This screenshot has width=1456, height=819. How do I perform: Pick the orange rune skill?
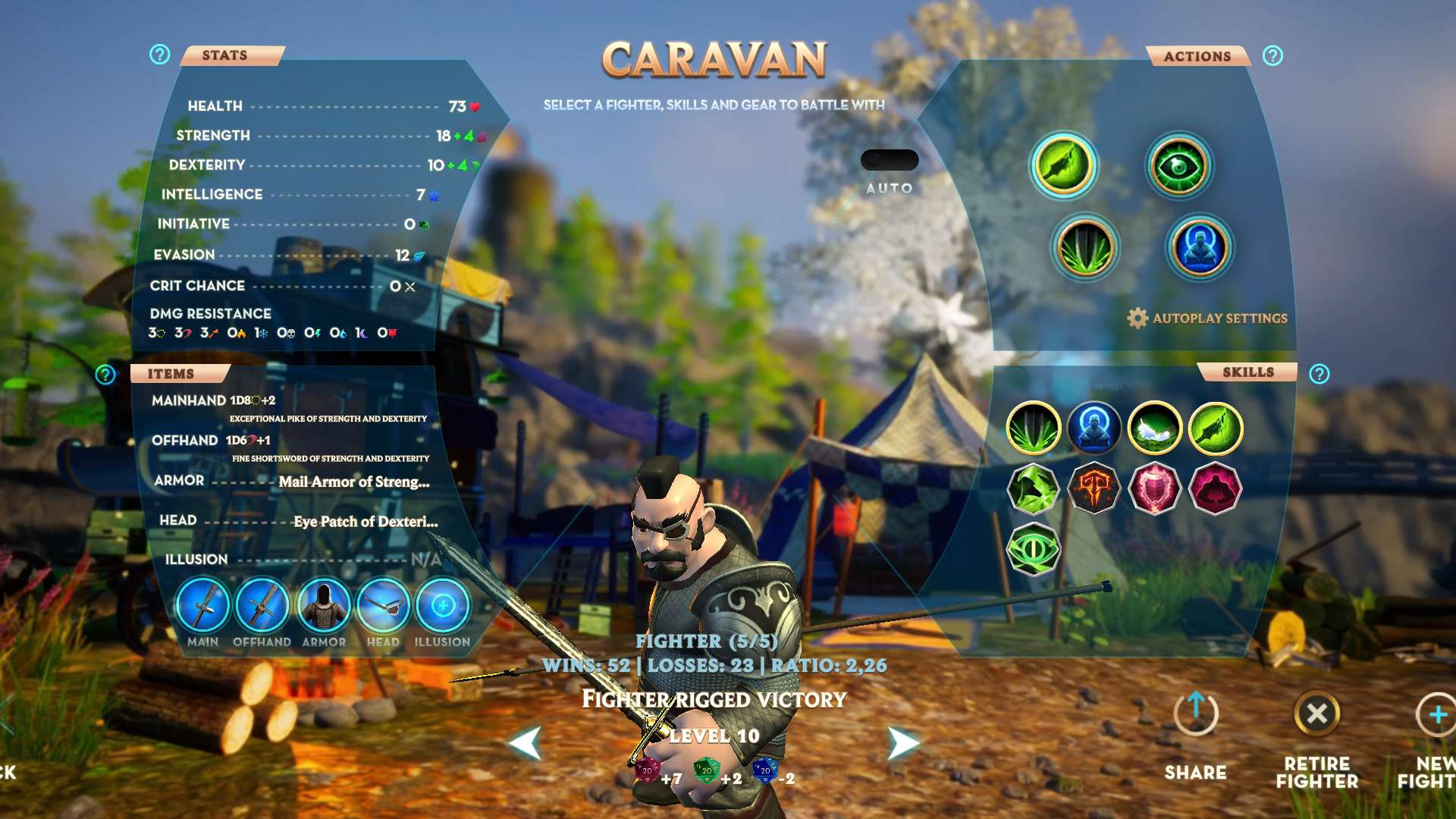1094,488
